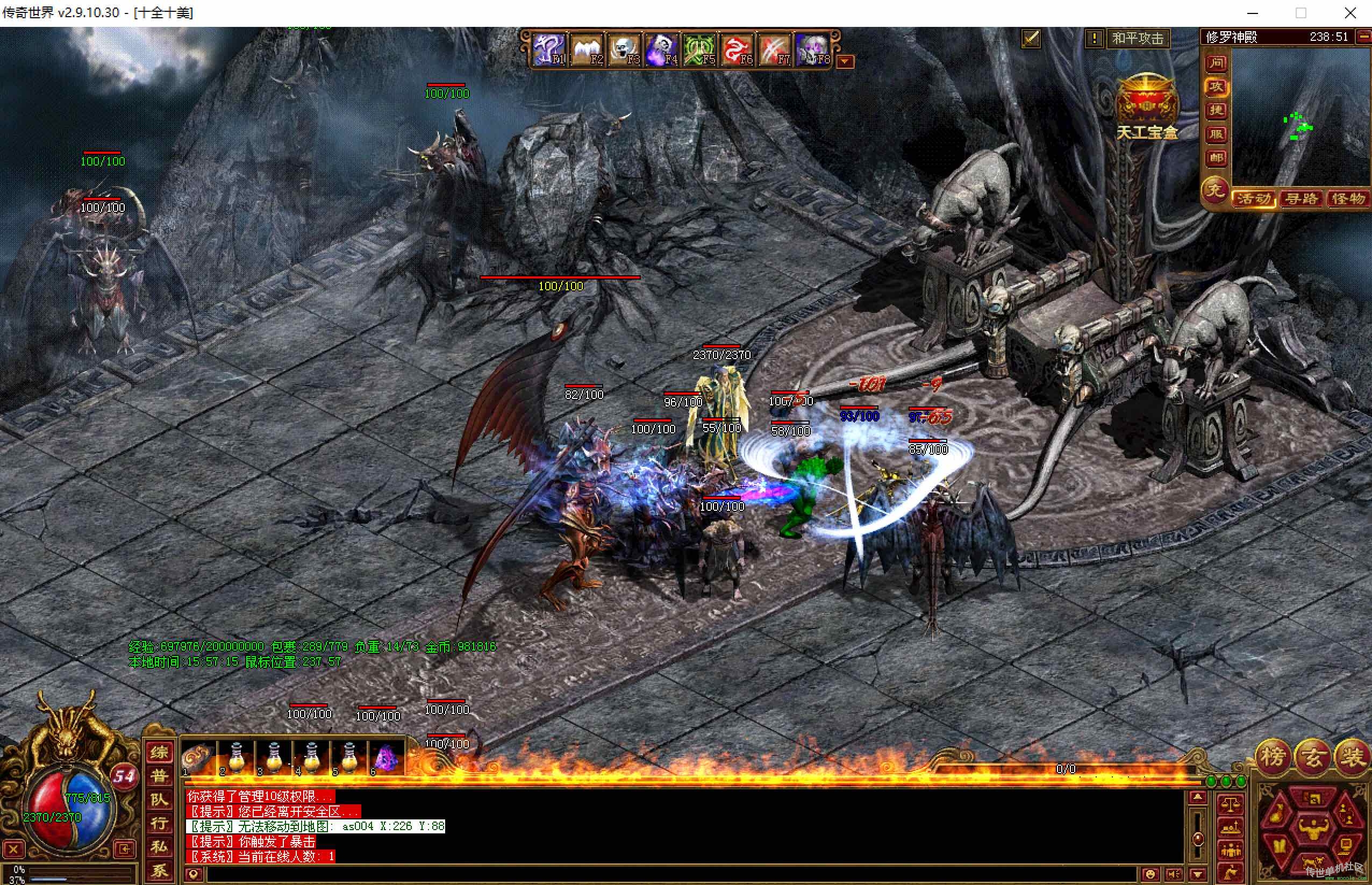Screen dimensions: 1372x885
Task: Toggle the 和平攻击 attack mode button
Action: pyautogui.click(x=1137, y=39)
